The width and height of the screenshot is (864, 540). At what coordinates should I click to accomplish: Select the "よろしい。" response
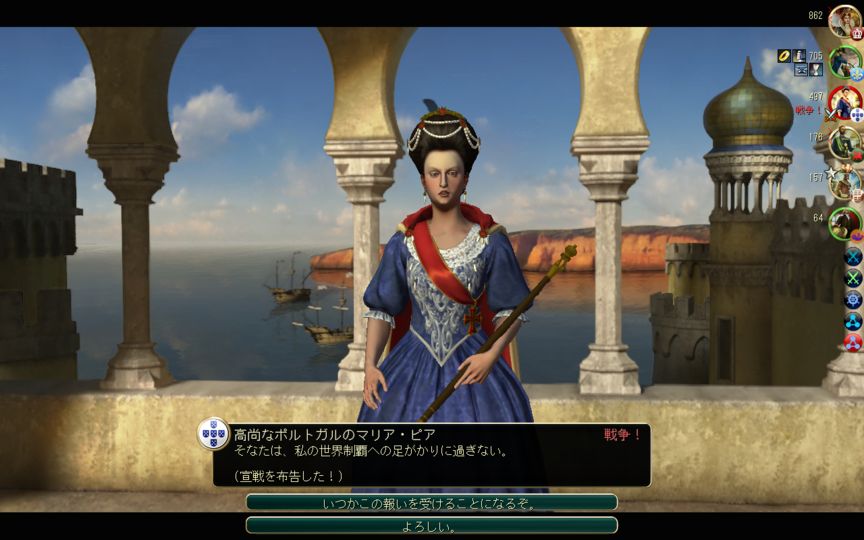(431, 526)
